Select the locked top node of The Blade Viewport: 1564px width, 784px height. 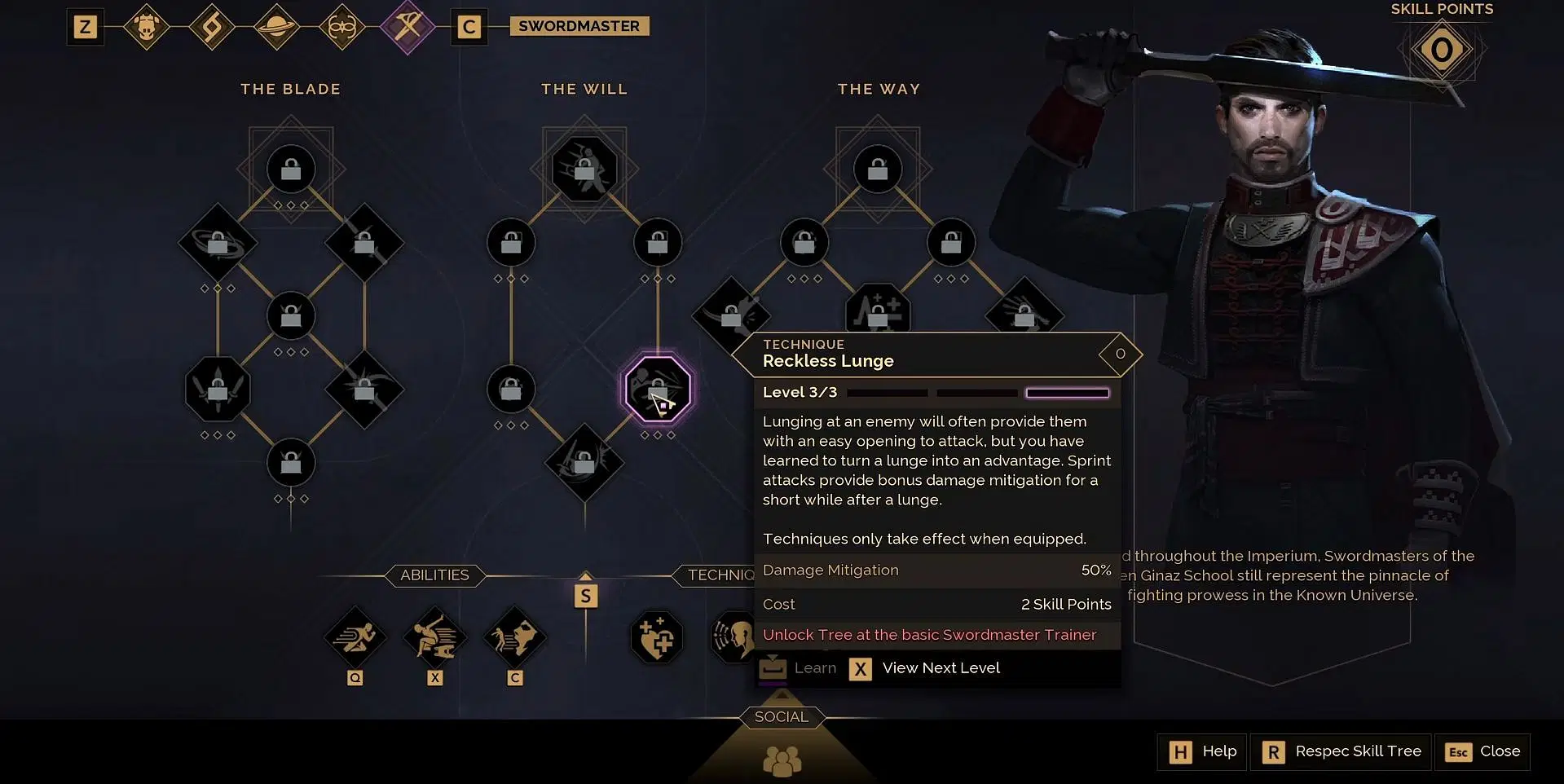[x=291, y=170]
